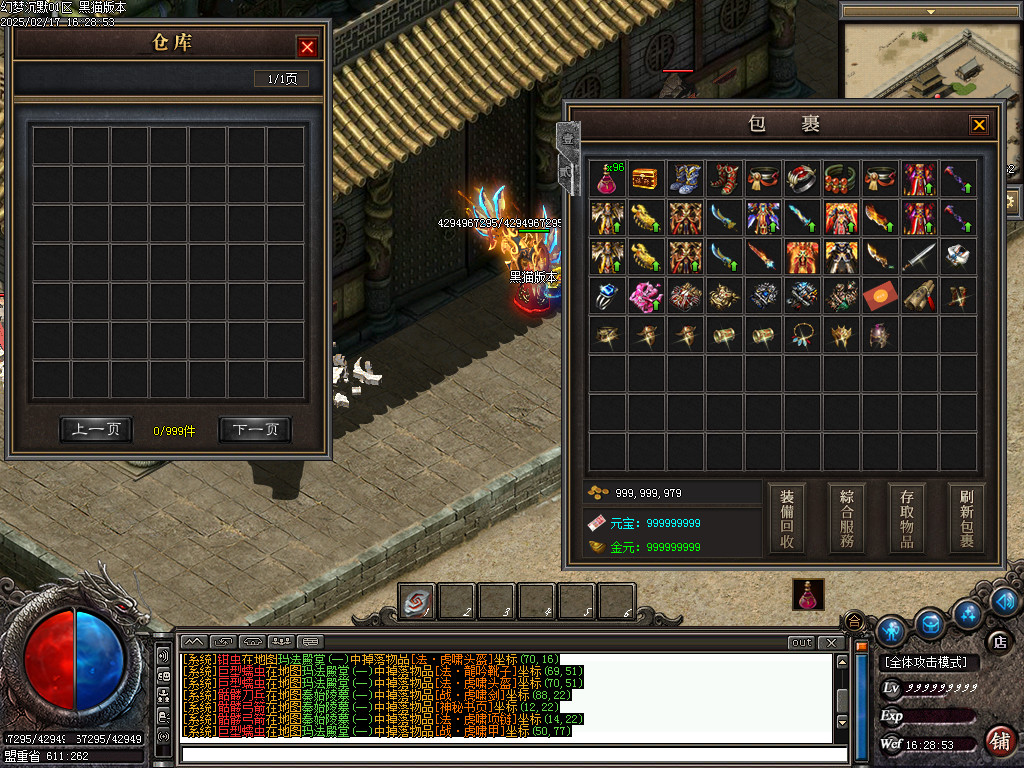1024x768 pixels.
Task: Click the 存取物品 deposit/withdraw button
Action: point(907,519)
